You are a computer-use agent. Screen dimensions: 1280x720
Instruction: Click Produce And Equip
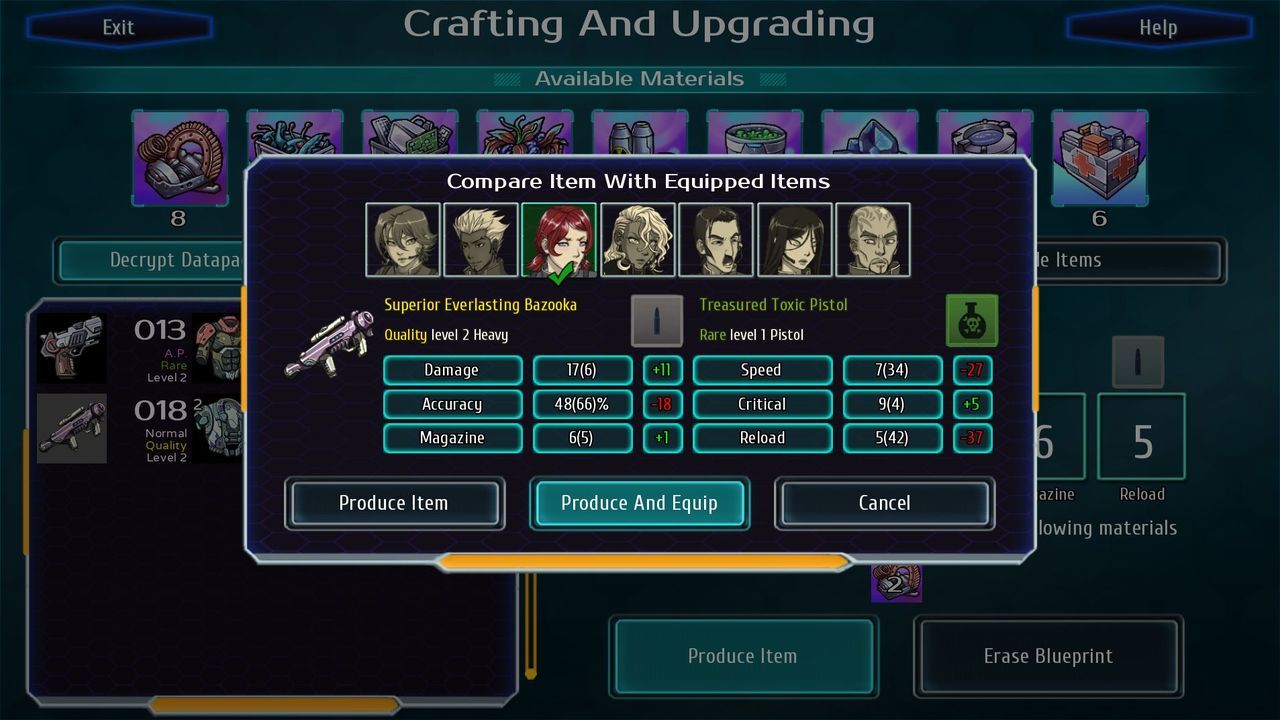click(x=639, y=503)
